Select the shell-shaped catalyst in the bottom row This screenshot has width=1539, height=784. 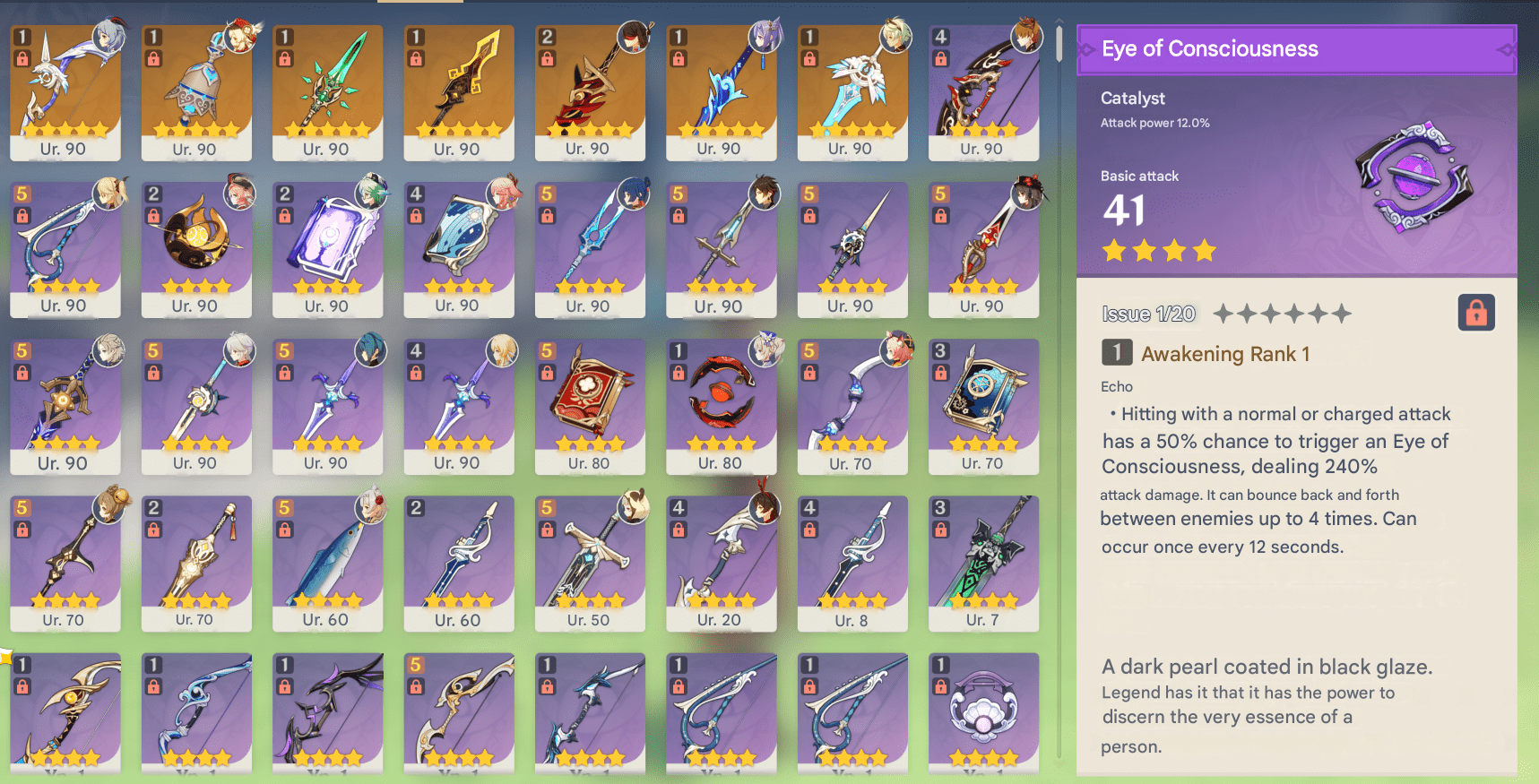(x=983, y=712)
